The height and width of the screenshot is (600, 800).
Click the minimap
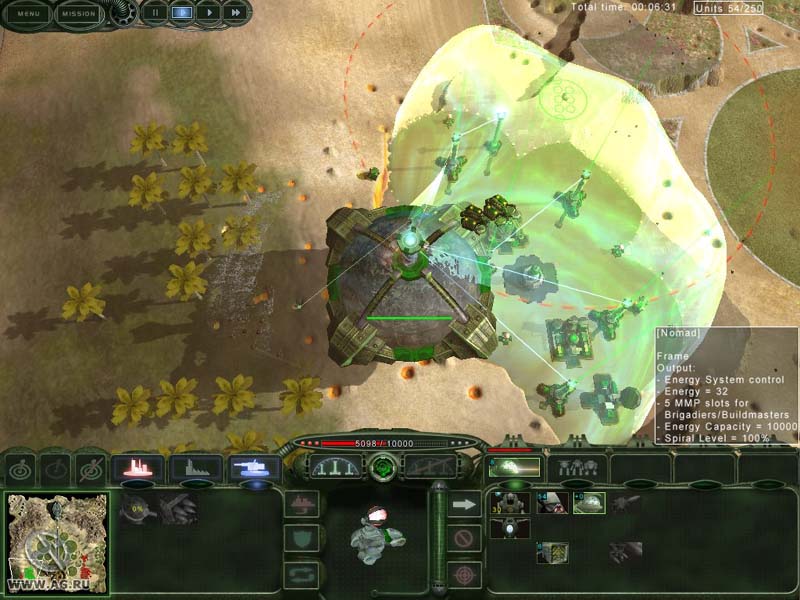(57, 541)
